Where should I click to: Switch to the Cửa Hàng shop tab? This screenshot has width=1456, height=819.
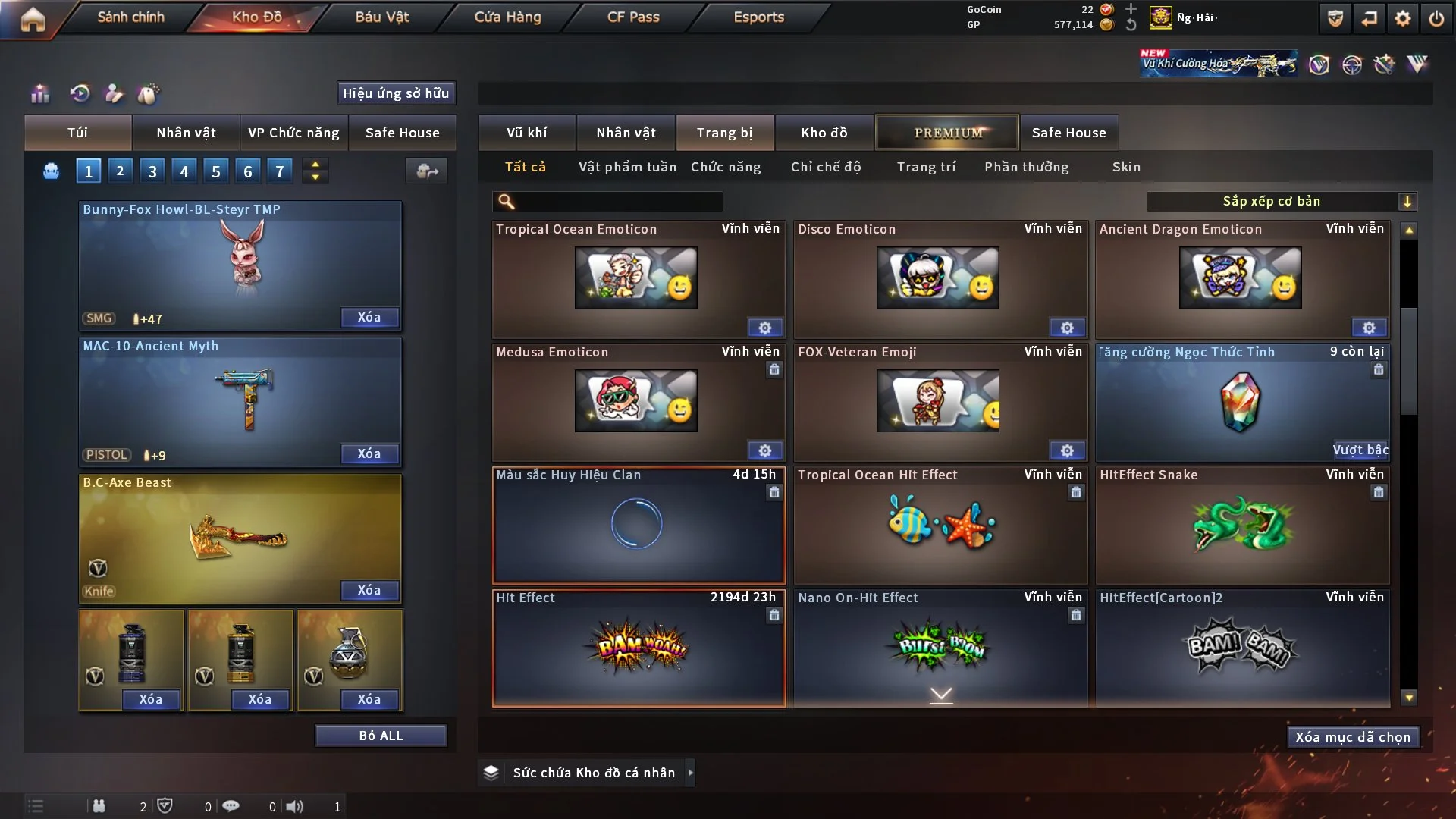coord(507,17)
